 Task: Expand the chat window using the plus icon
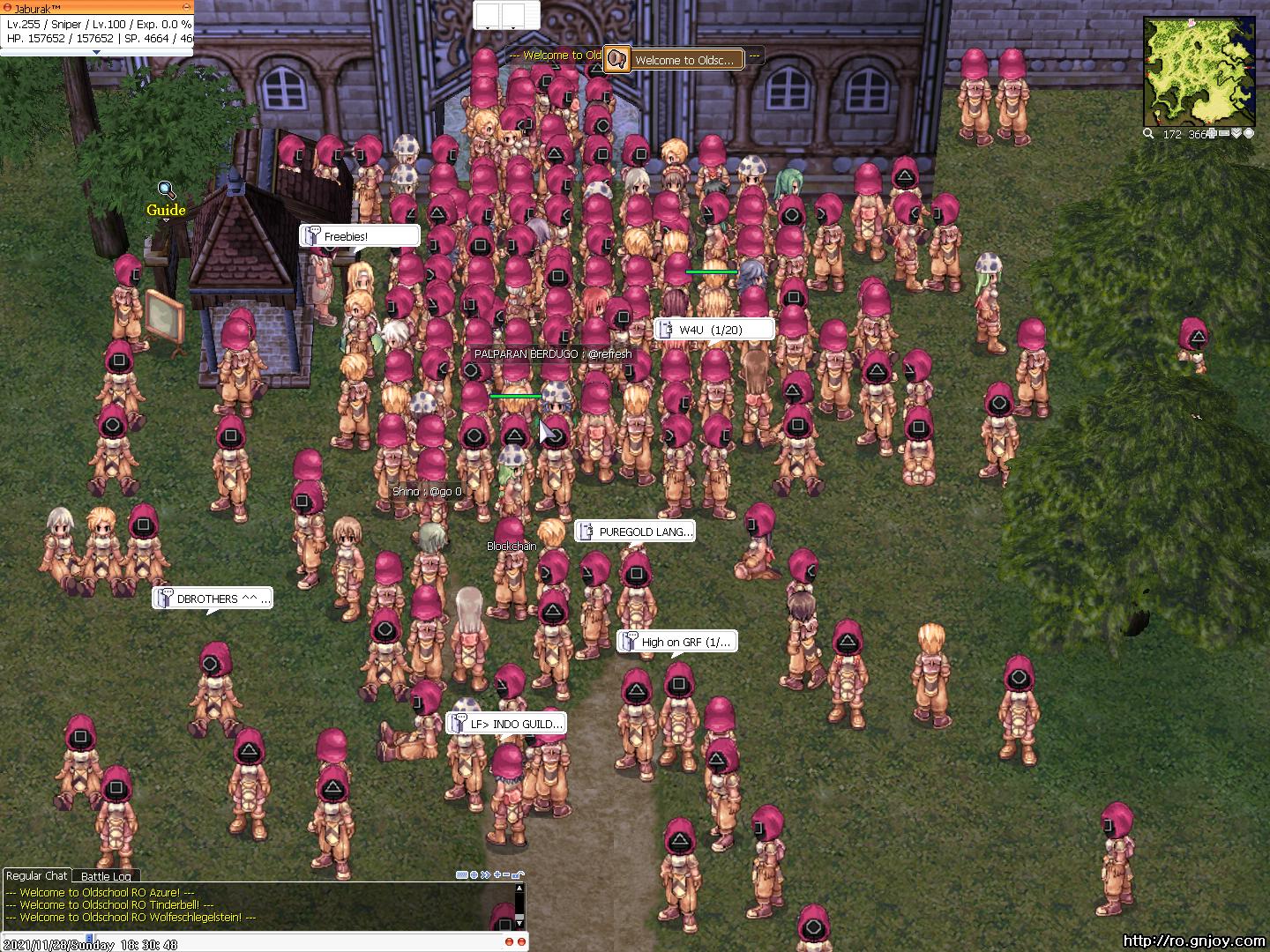497,875
